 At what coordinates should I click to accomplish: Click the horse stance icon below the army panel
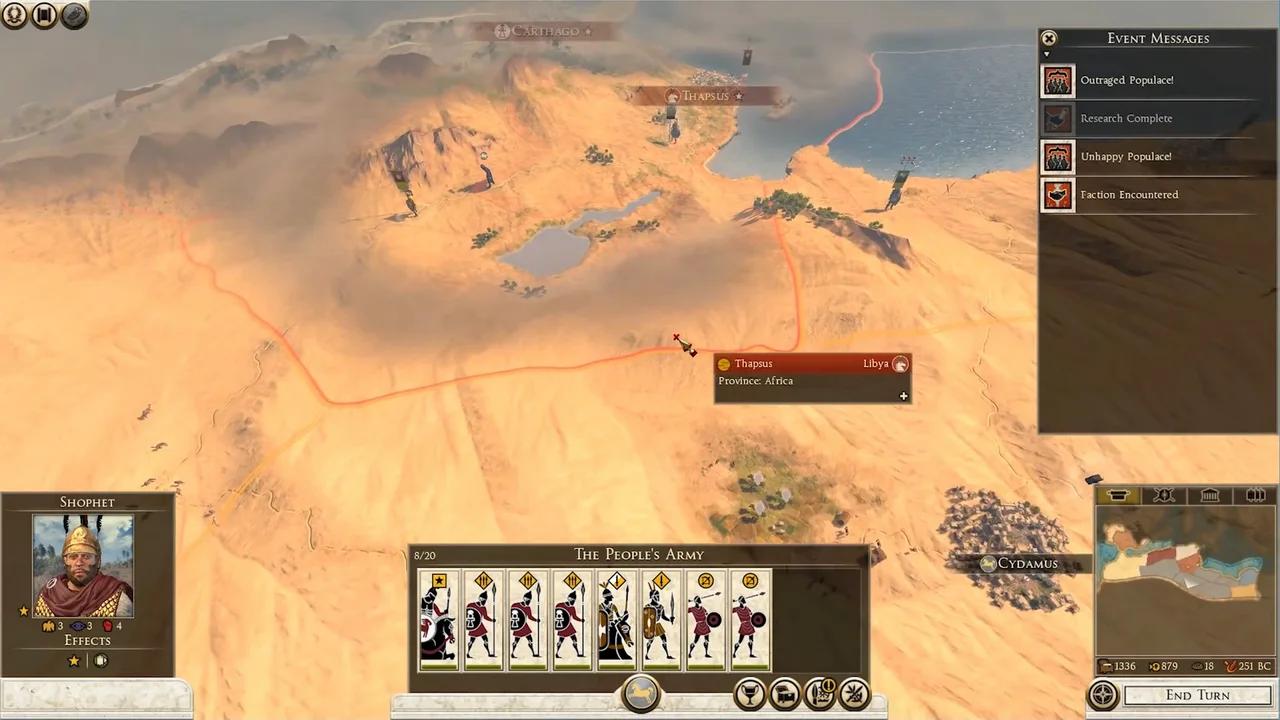[x=640, y=692]
